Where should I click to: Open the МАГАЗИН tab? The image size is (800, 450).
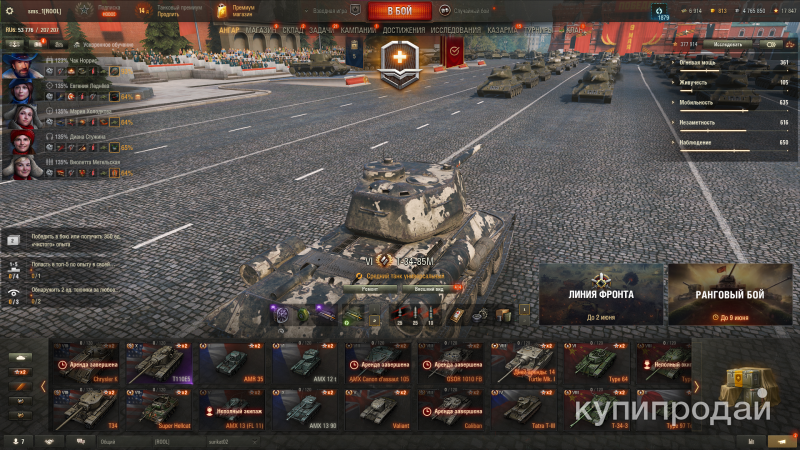pos(259,30)
